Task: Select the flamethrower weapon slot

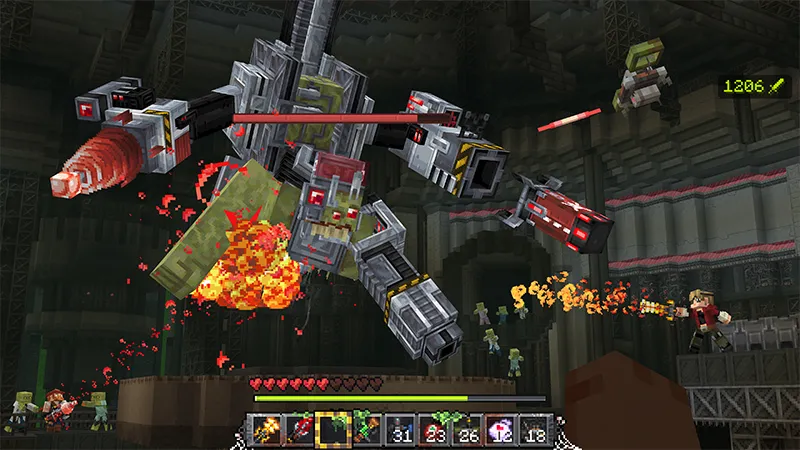Action: coord(264,430)
